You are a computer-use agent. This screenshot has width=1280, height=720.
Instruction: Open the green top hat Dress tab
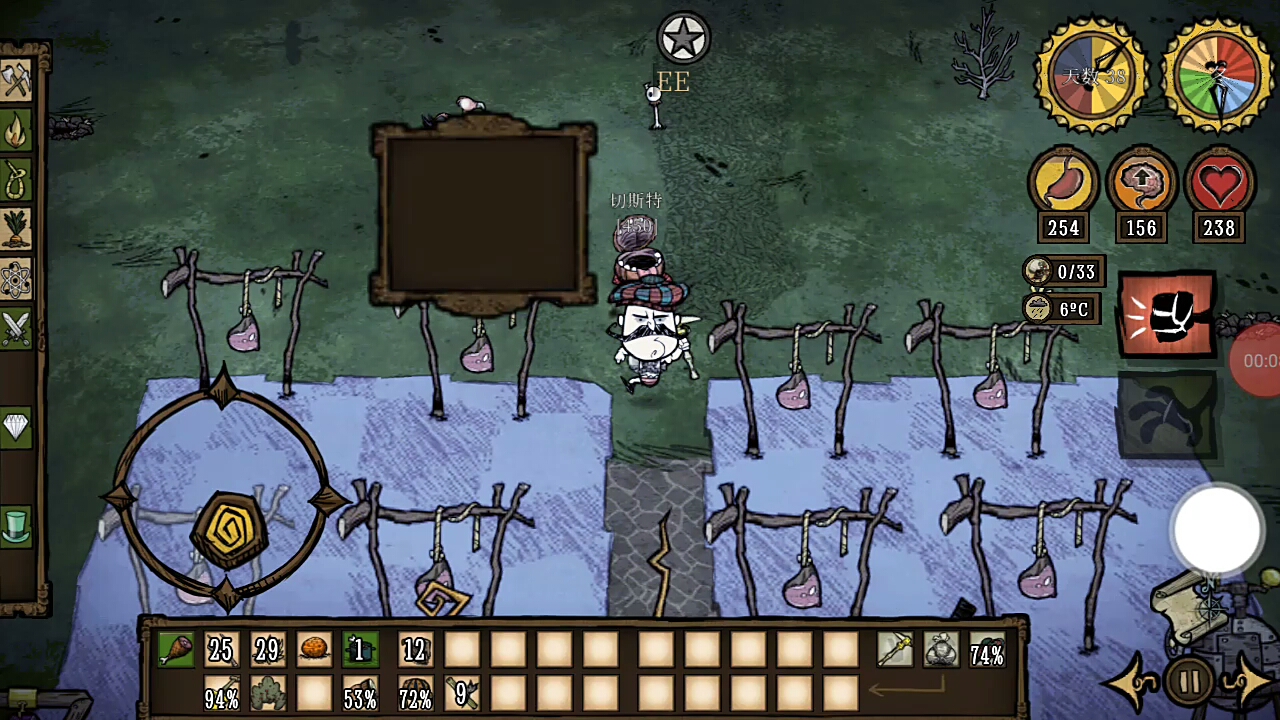tap(17, 526)
